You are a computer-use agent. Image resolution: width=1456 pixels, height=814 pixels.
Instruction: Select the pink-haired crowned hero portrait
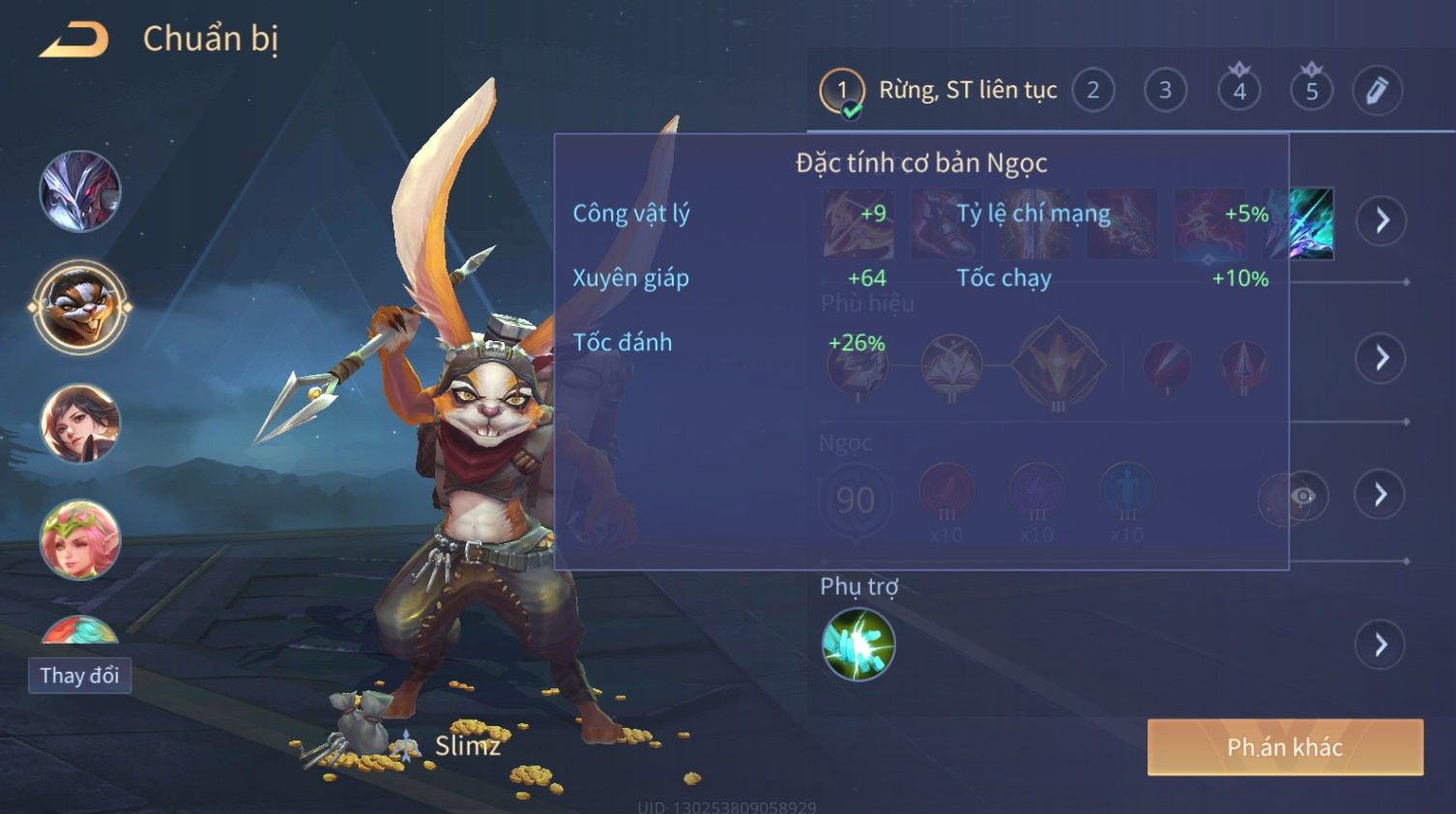click(x=80, y=538)
